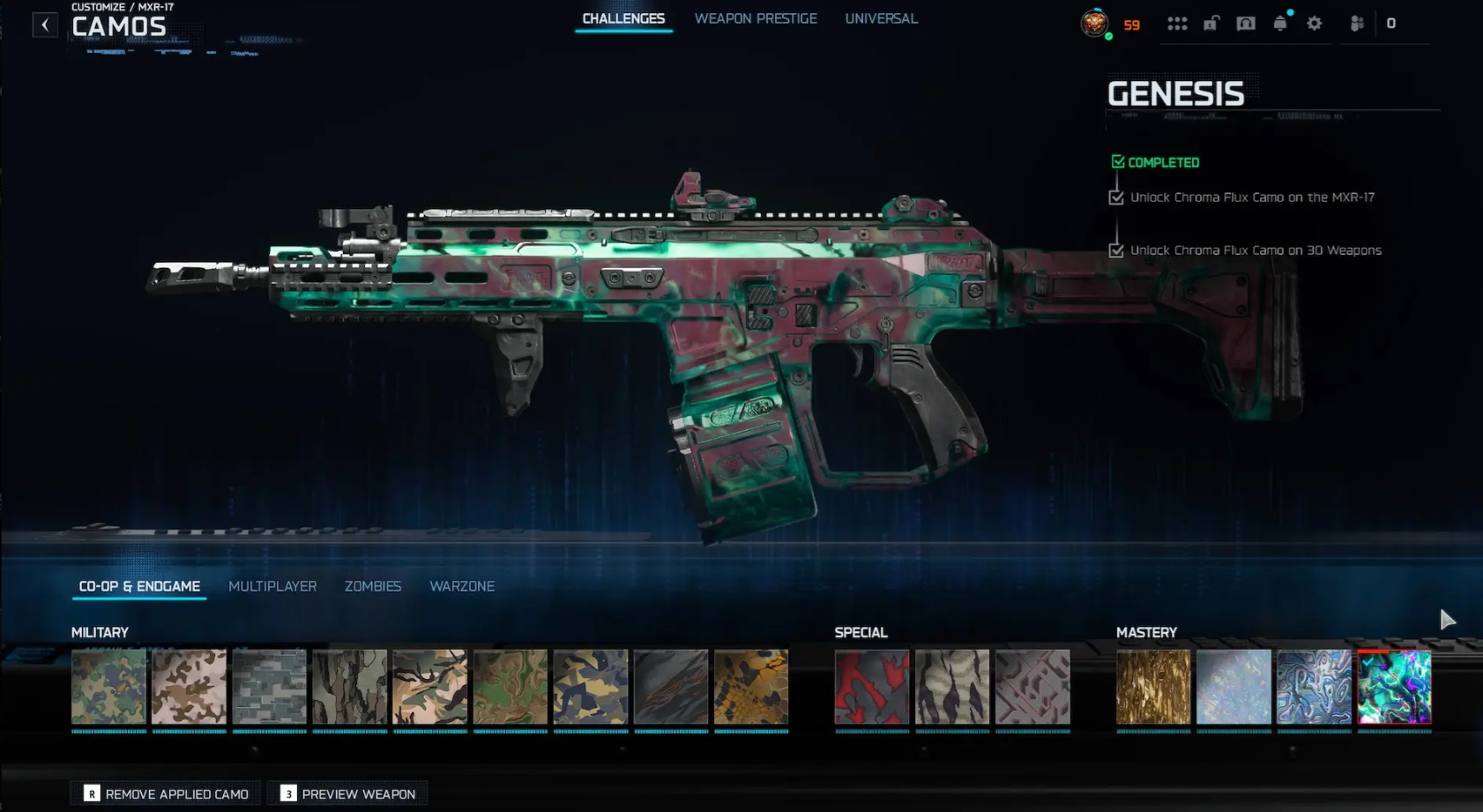The width and height of the screenshot is (1483, 812).
Task: Switch to the Weapon Prestige tab
Action: (x=756, y=18)
